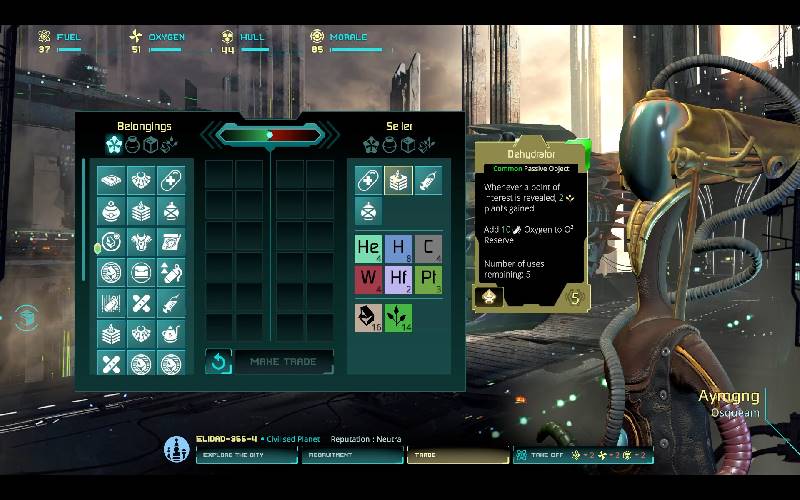Reset the trade with the circular arrow button
The height and width of the screenshot is (500, 800).
tap(218, 362)
